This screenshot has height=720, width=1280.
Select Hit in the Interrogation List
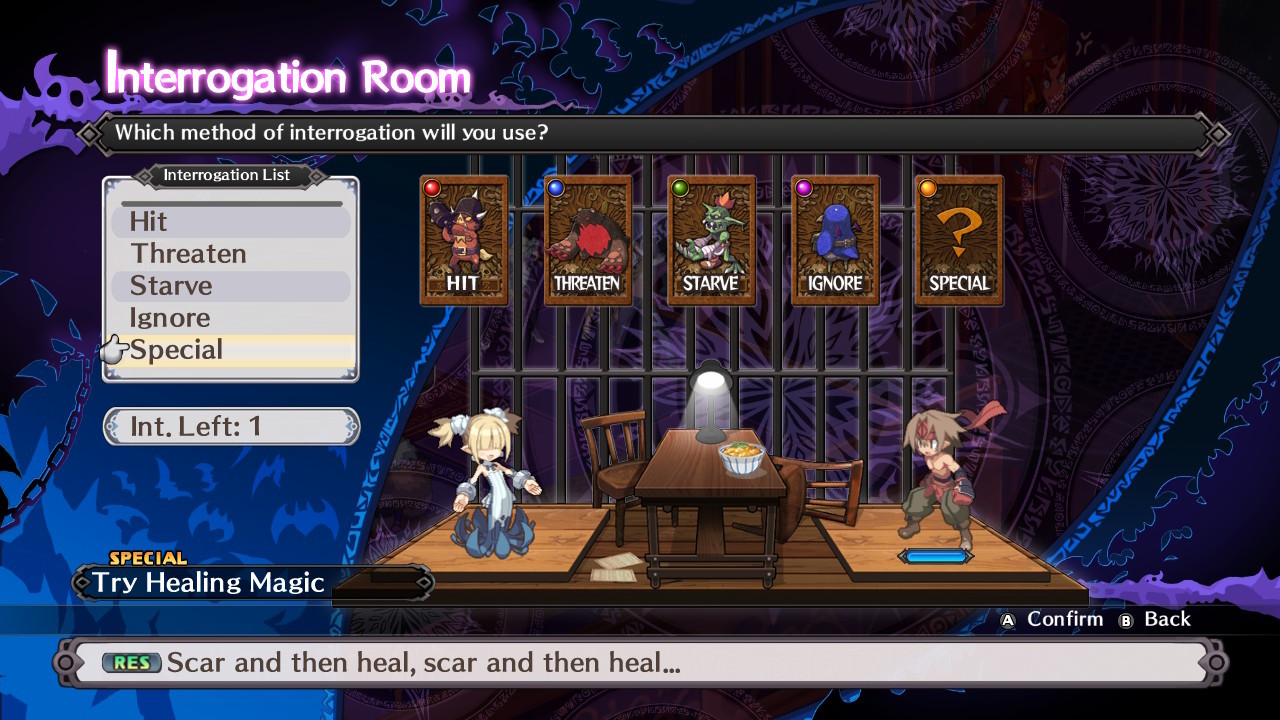(x=230, y=222)
